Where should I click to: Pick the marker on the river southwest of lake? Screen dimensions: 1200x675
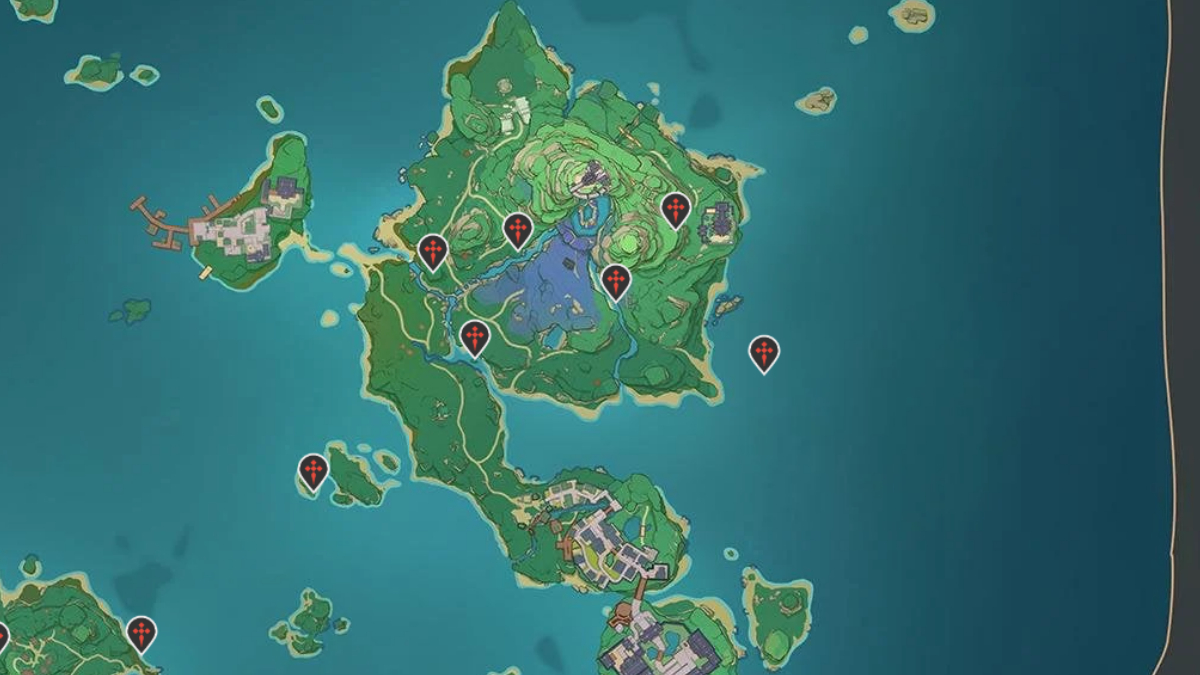point(475,338)
